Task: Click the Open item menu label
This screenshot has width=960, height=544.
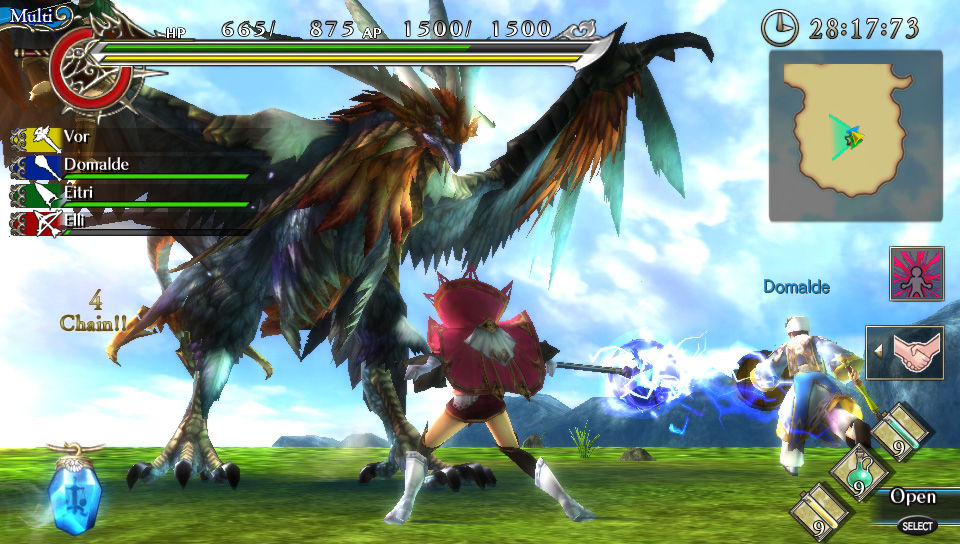Action: [913, 497]
